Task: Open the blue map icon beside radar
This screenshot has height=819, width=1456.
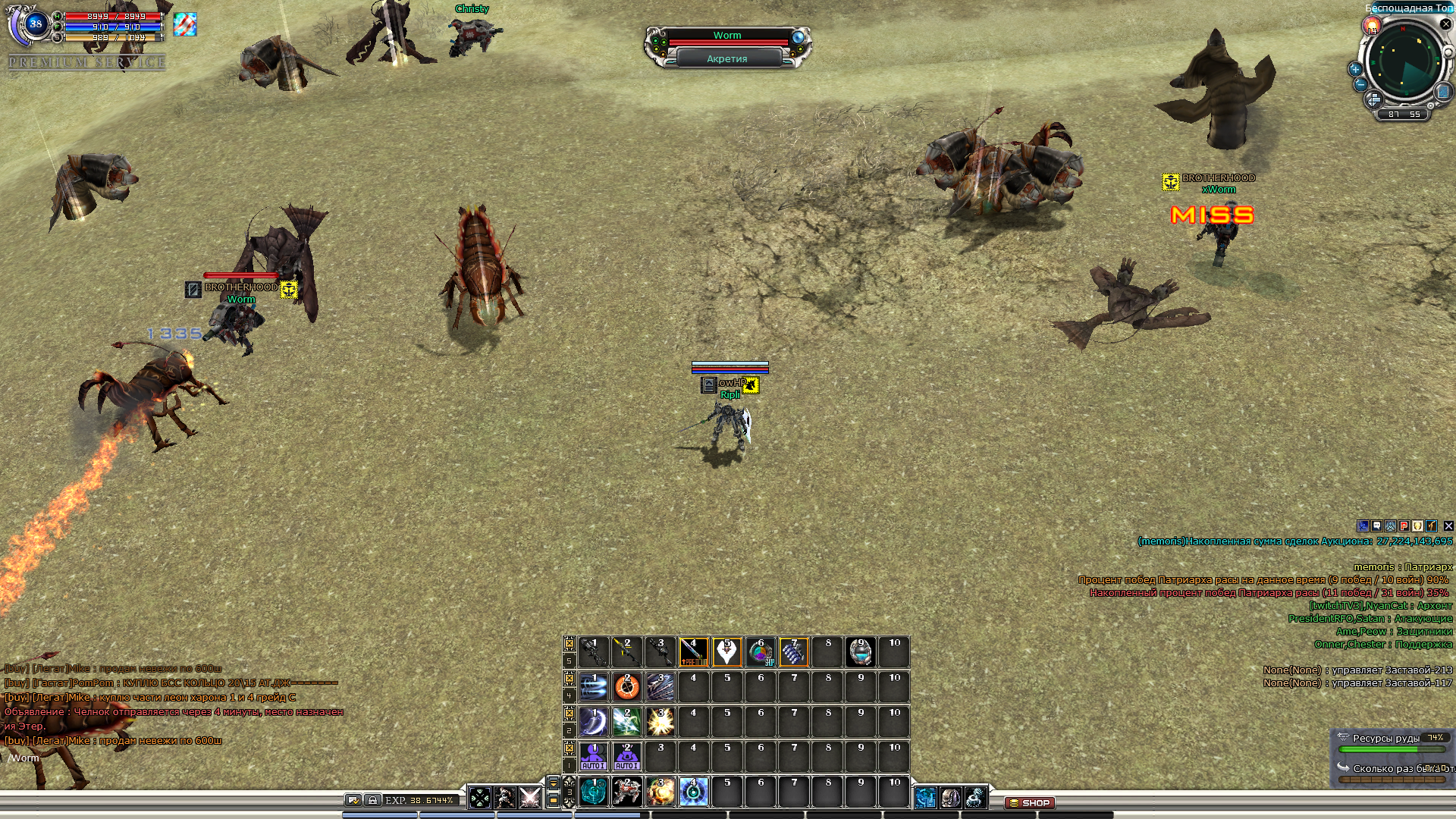Action: (x=1442, y=92)
